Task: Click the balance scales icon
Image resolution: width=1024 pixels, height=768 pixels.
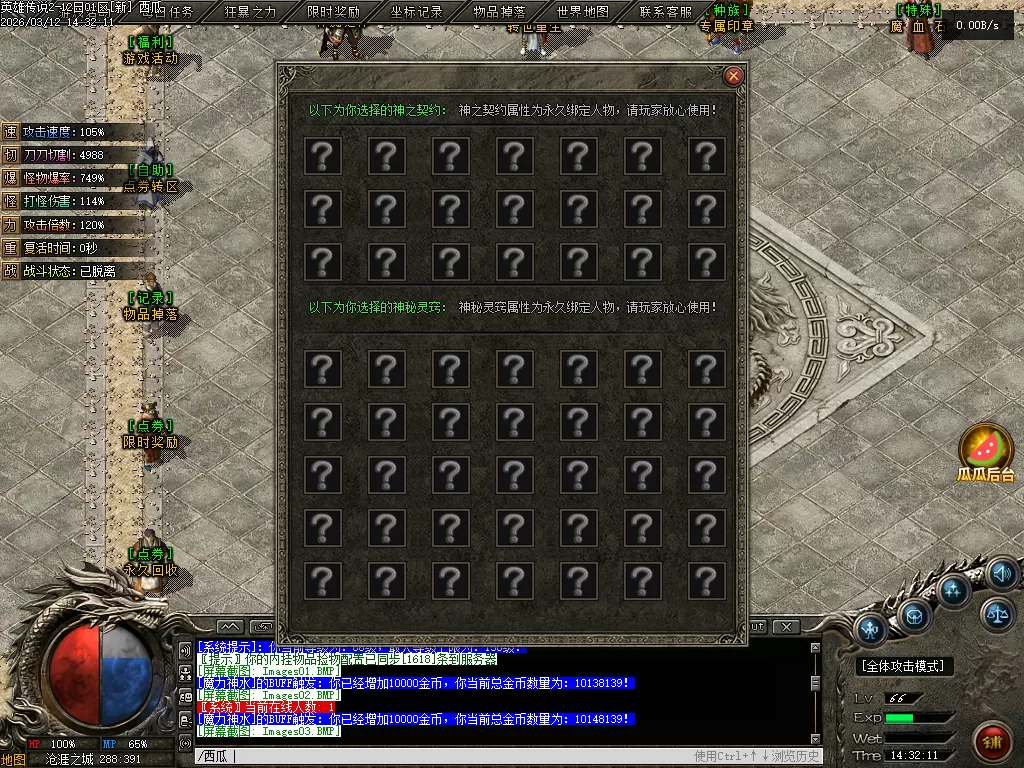Action: coord(996,614)
